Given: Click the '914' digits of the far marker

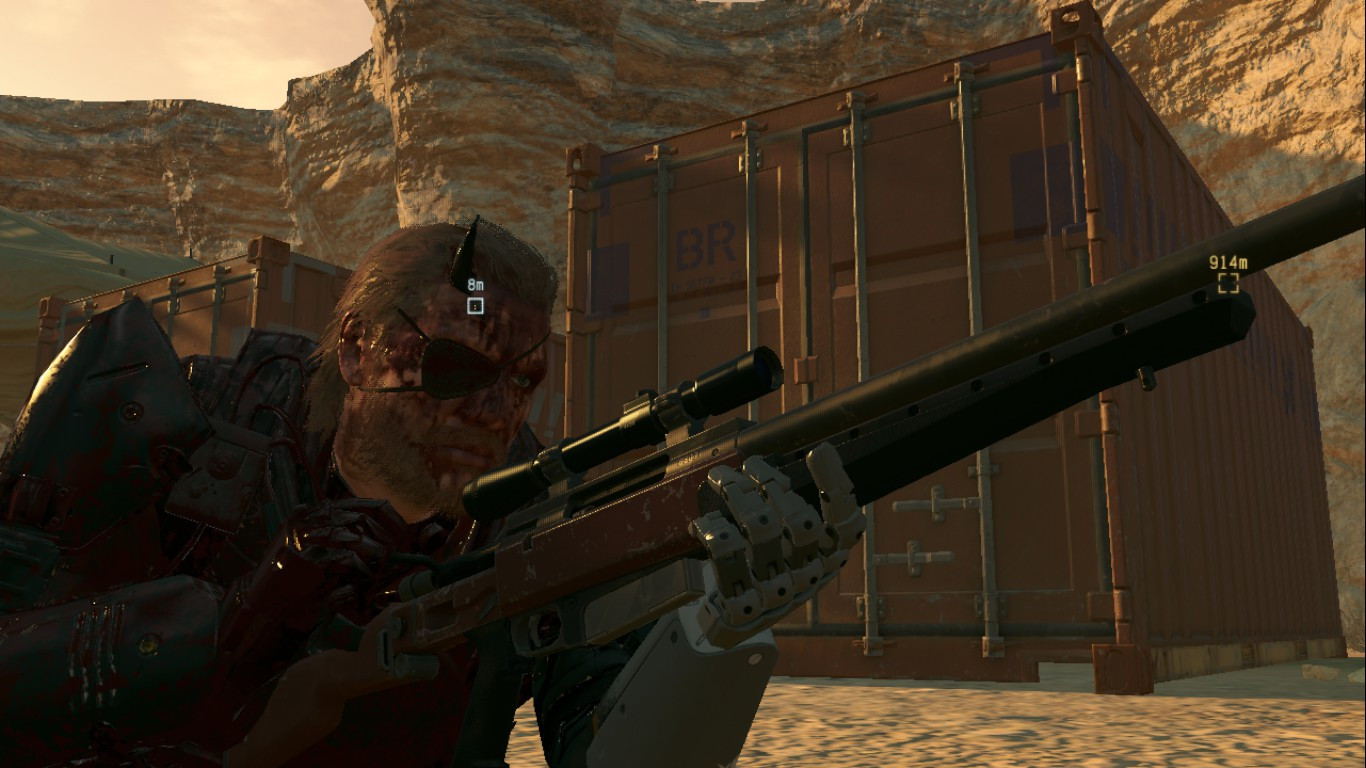Looking at the screenshot, I should 1222,262.
